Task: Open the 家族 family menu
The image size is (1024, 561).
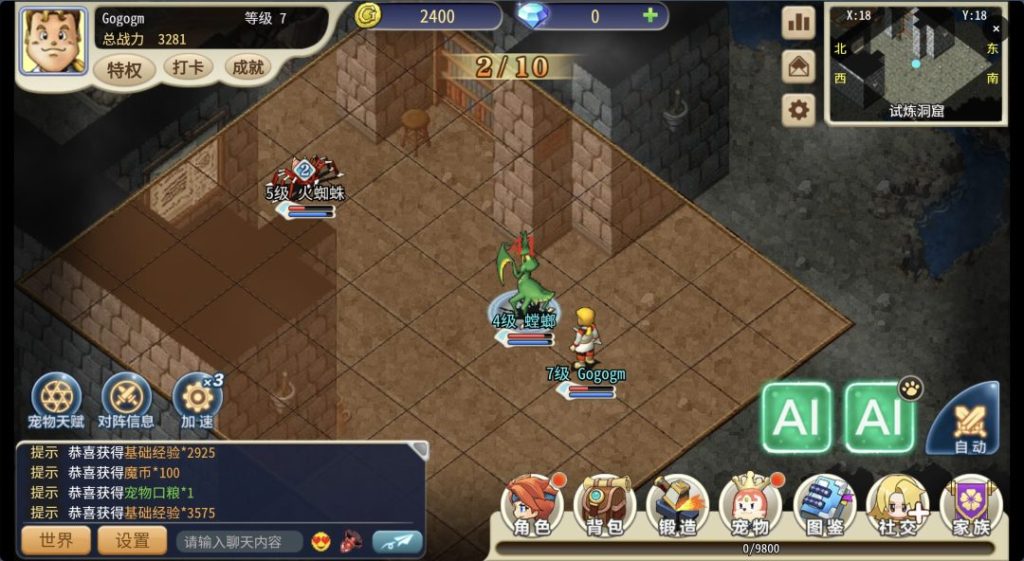Action: coord(970,506)
